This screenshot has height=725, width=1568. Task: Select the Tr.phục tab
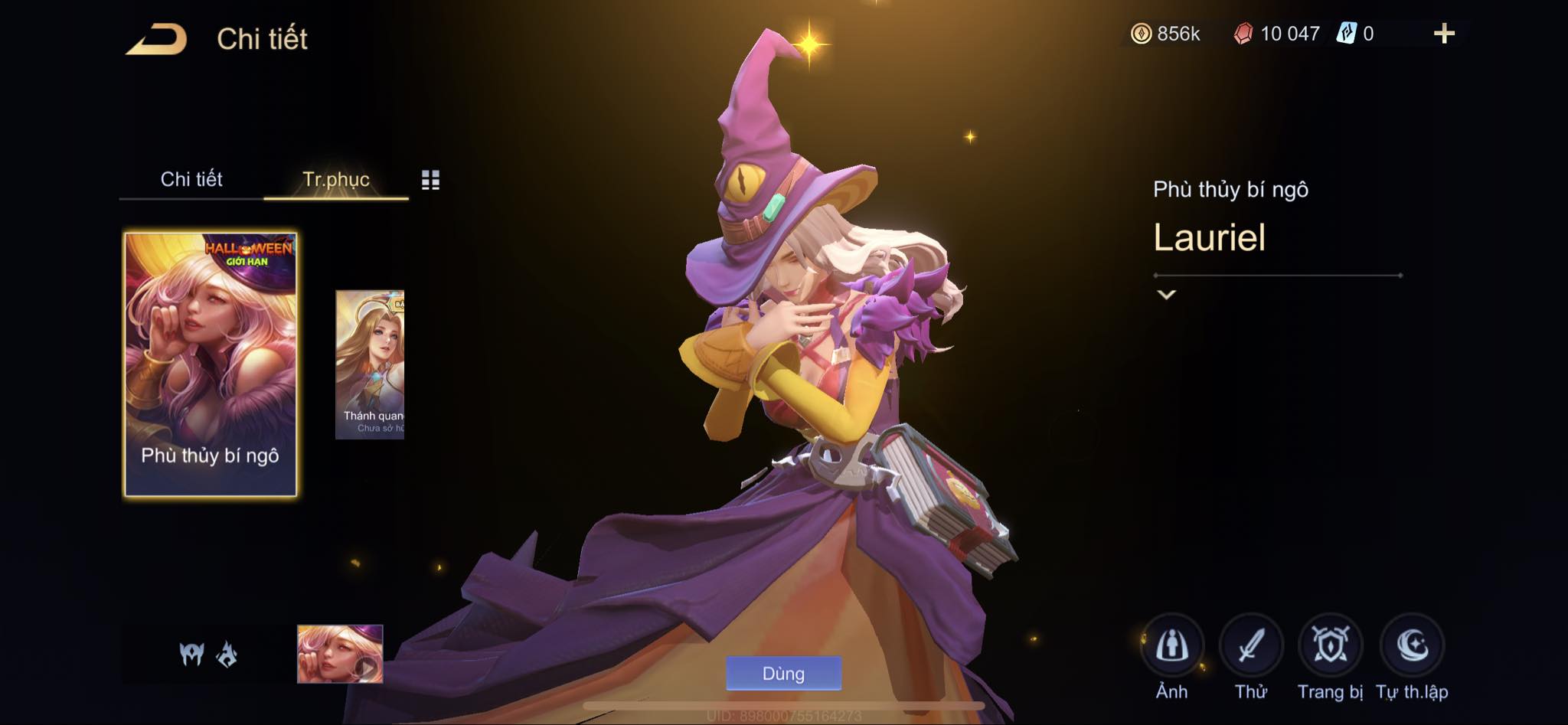336,179
